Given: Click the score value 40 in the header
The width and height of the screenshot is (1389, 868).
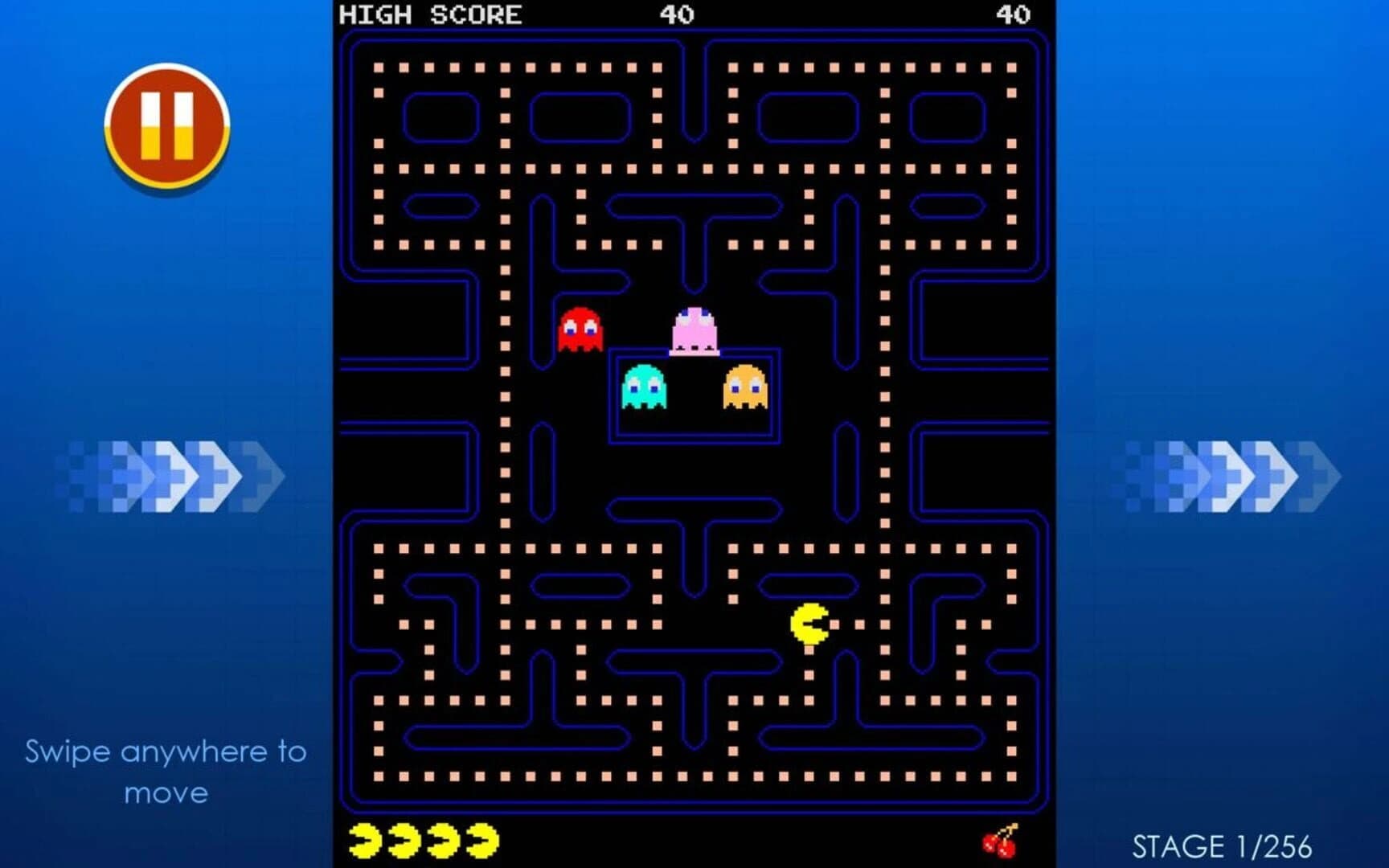Looking at the screenshot, I should pyautogui.click(x=678, y=13).
